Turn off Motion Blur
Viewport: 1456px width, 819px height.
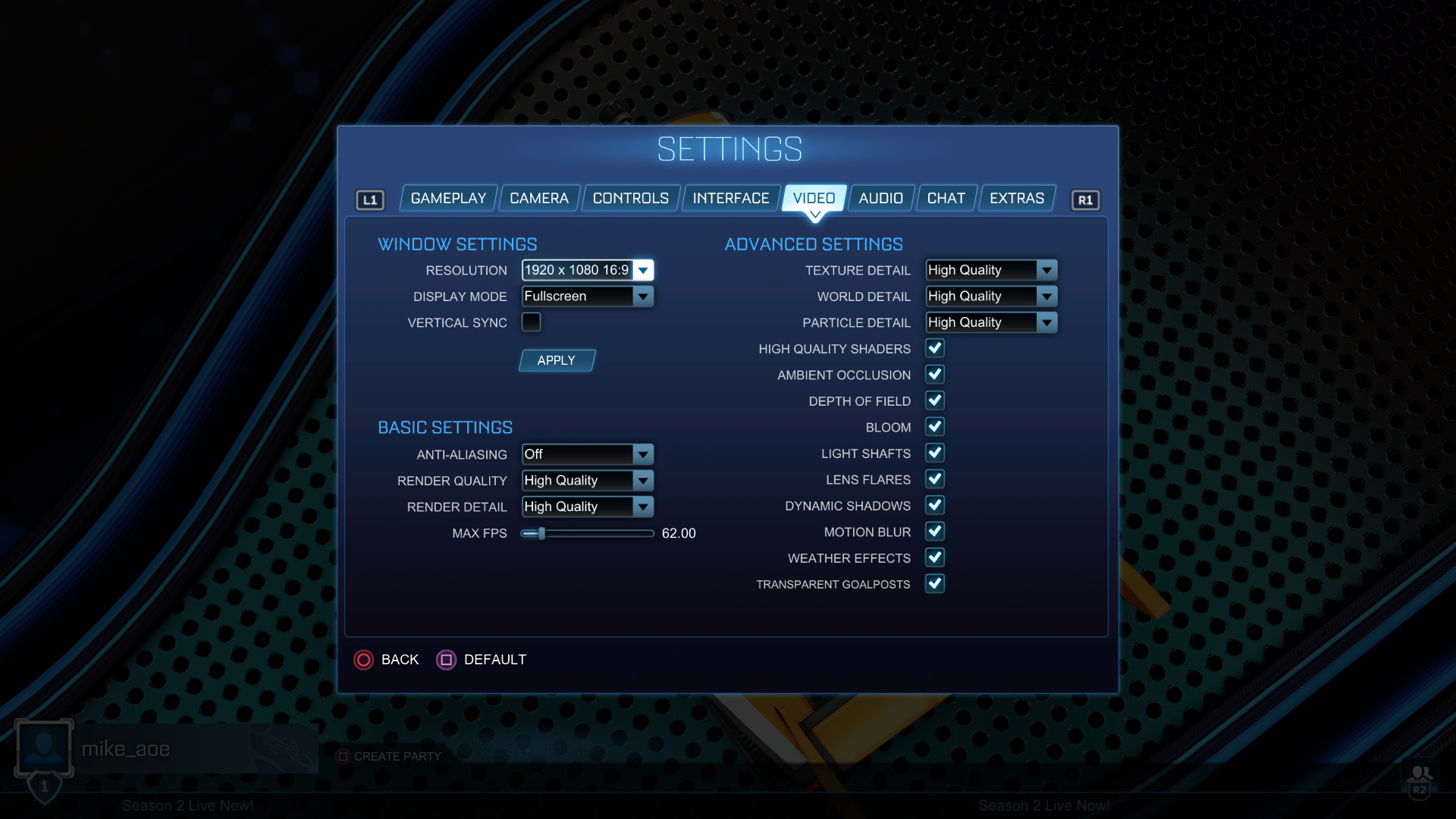pos(935,532)
